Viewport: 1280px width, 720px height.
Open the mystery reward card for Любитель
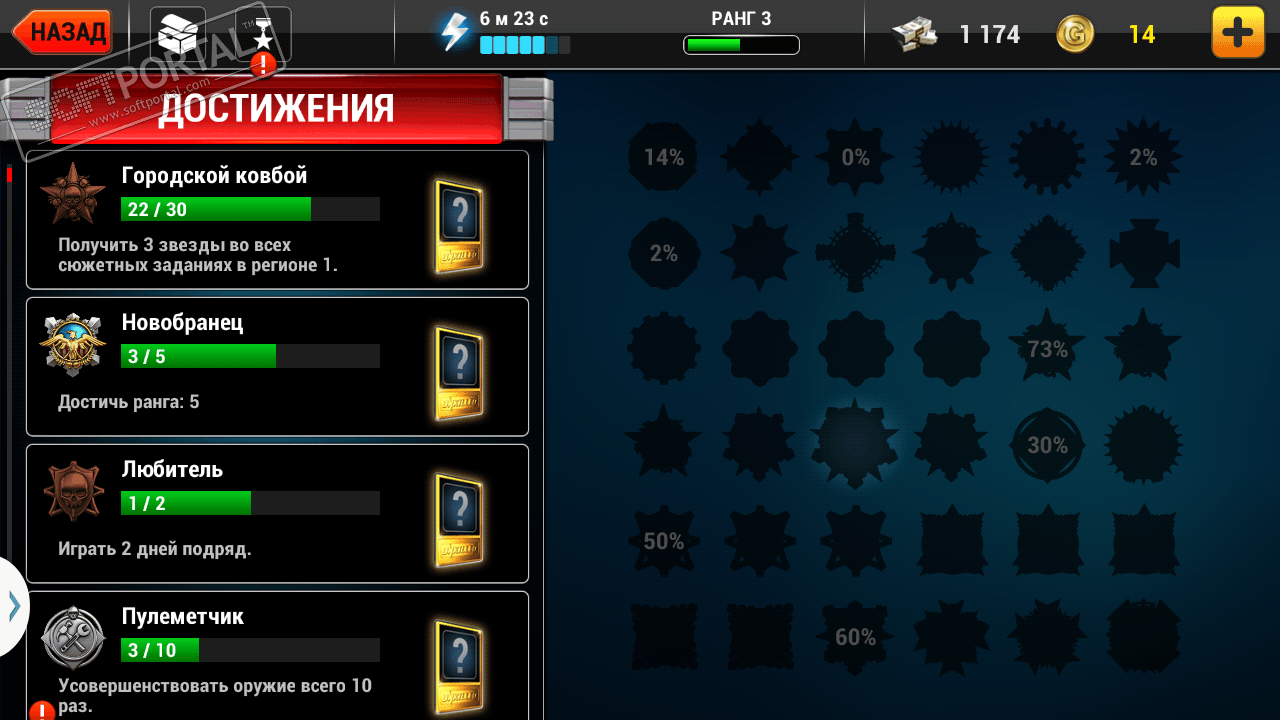(x=459, y=520)
